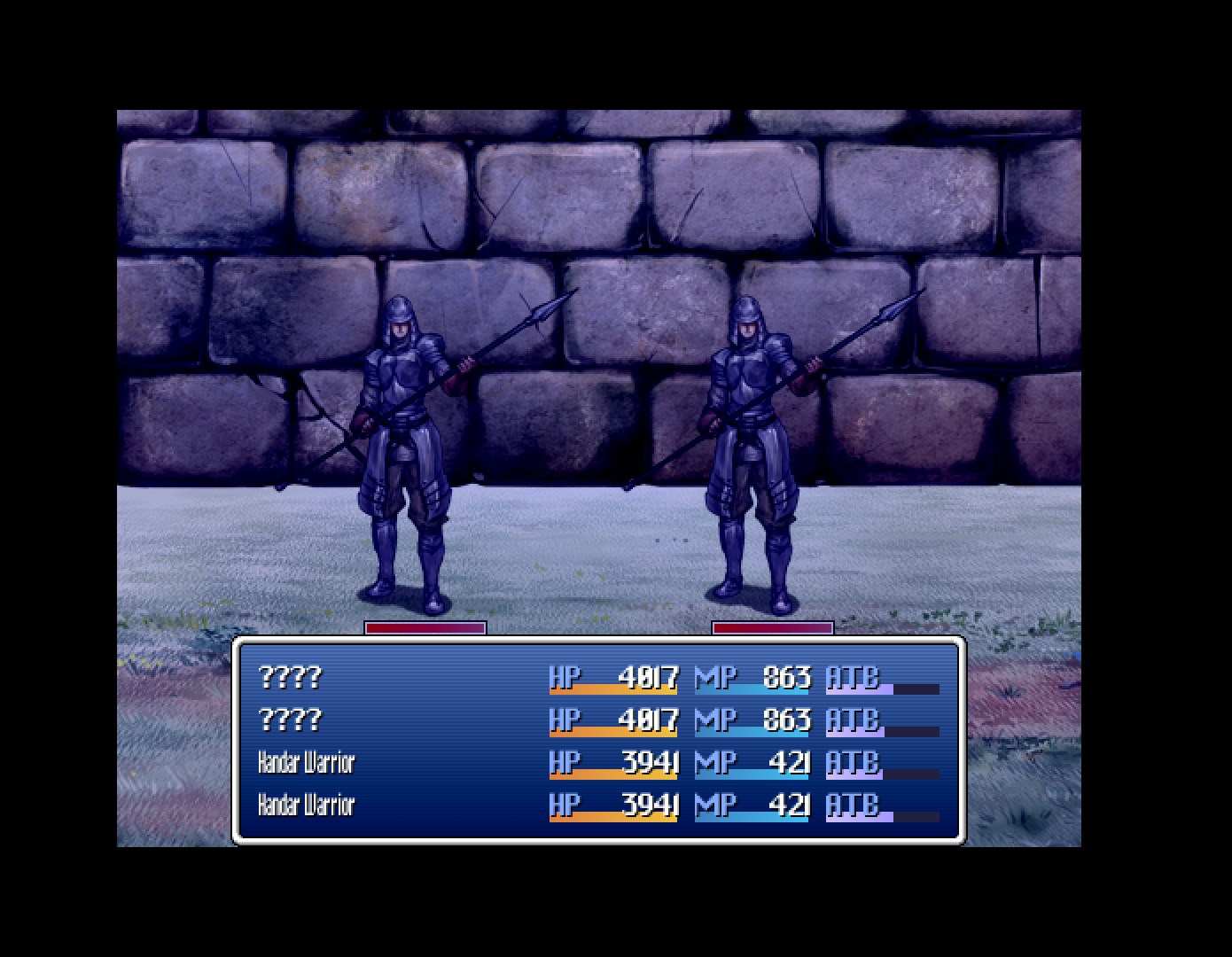Select the first ???? party member's HP label
1232x957 pixels.
[565, 678]
